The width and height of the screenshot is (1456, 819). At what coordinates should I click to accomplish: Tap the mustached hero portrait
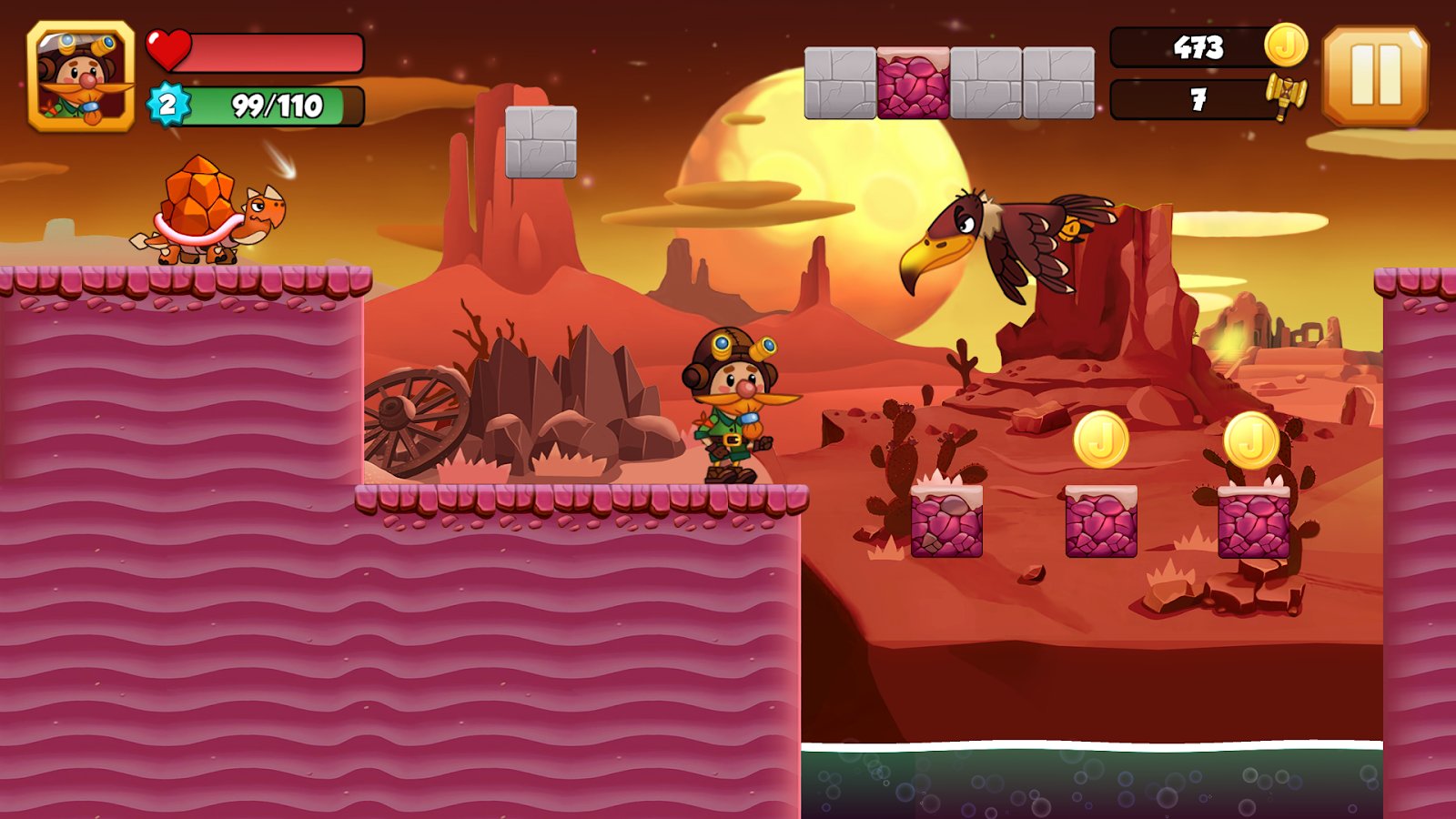[81, 77]
